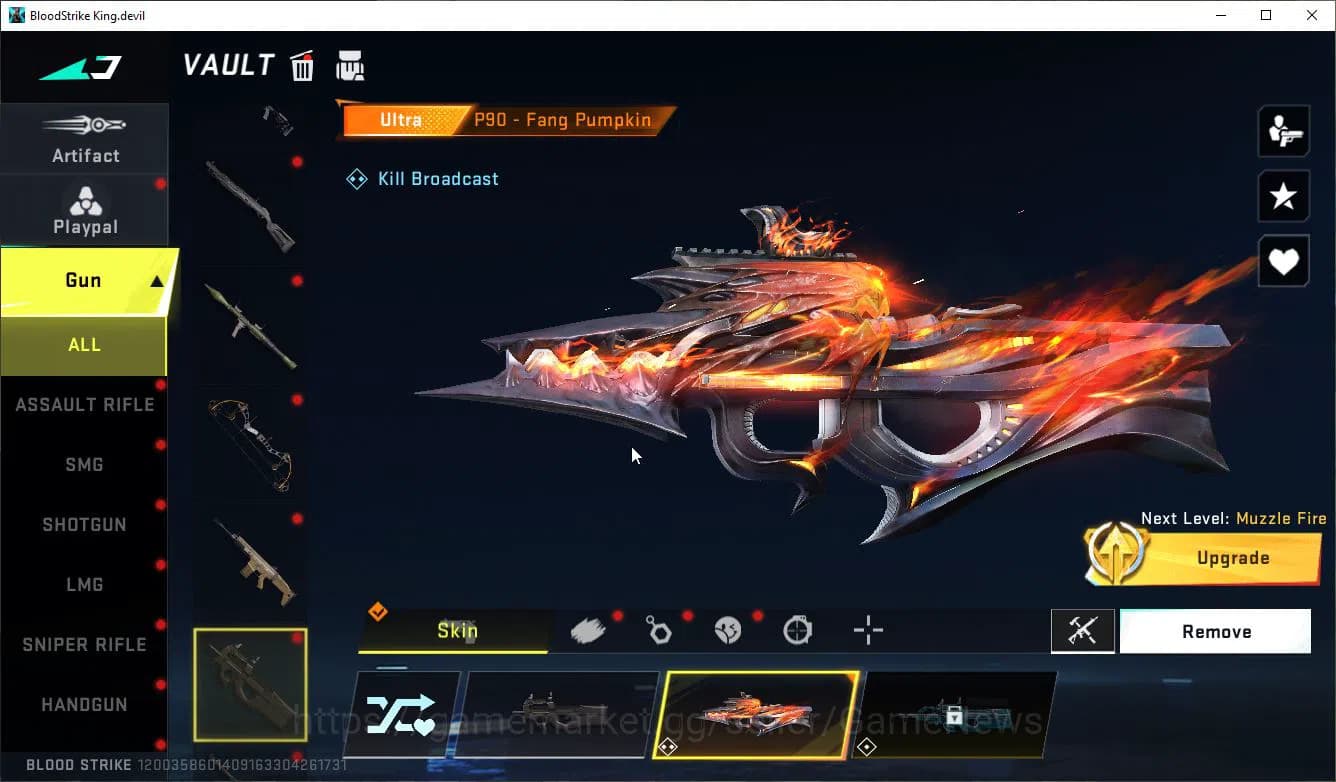Switch to the SNIPER RIFLE category

(84, 644)
